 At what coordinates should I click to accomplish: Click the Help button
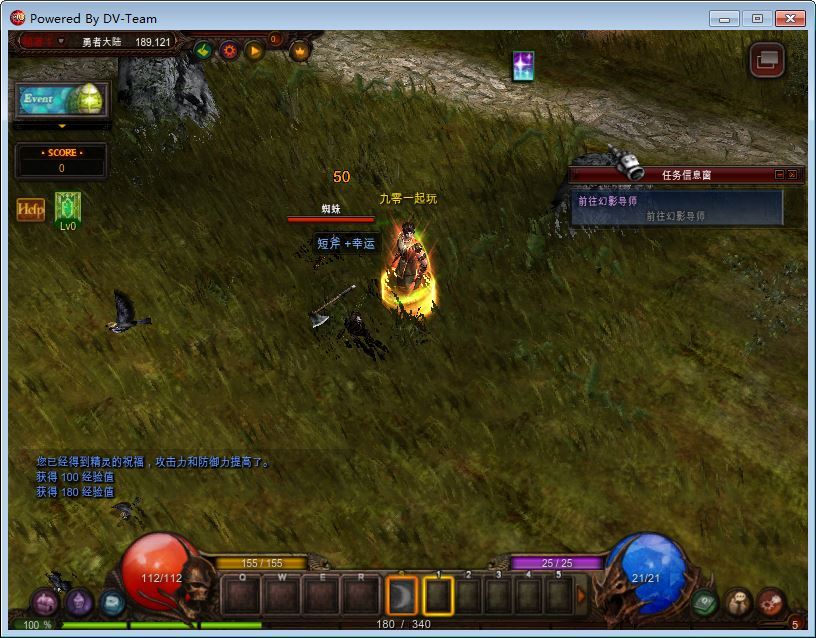tap(31, 210)
